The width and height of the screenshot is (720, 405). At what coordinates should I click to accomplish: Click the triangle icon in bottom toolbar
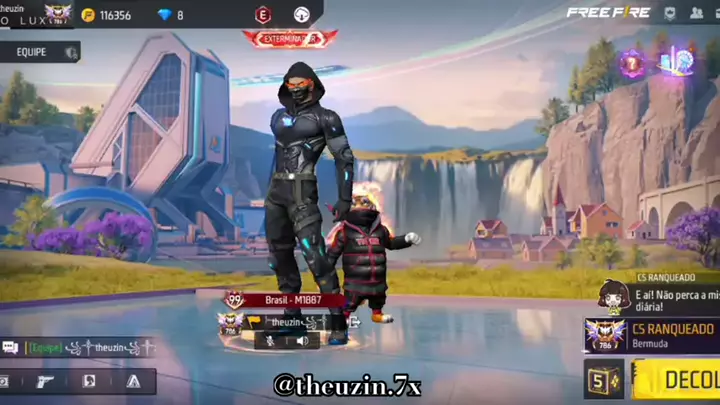(133, 381)
